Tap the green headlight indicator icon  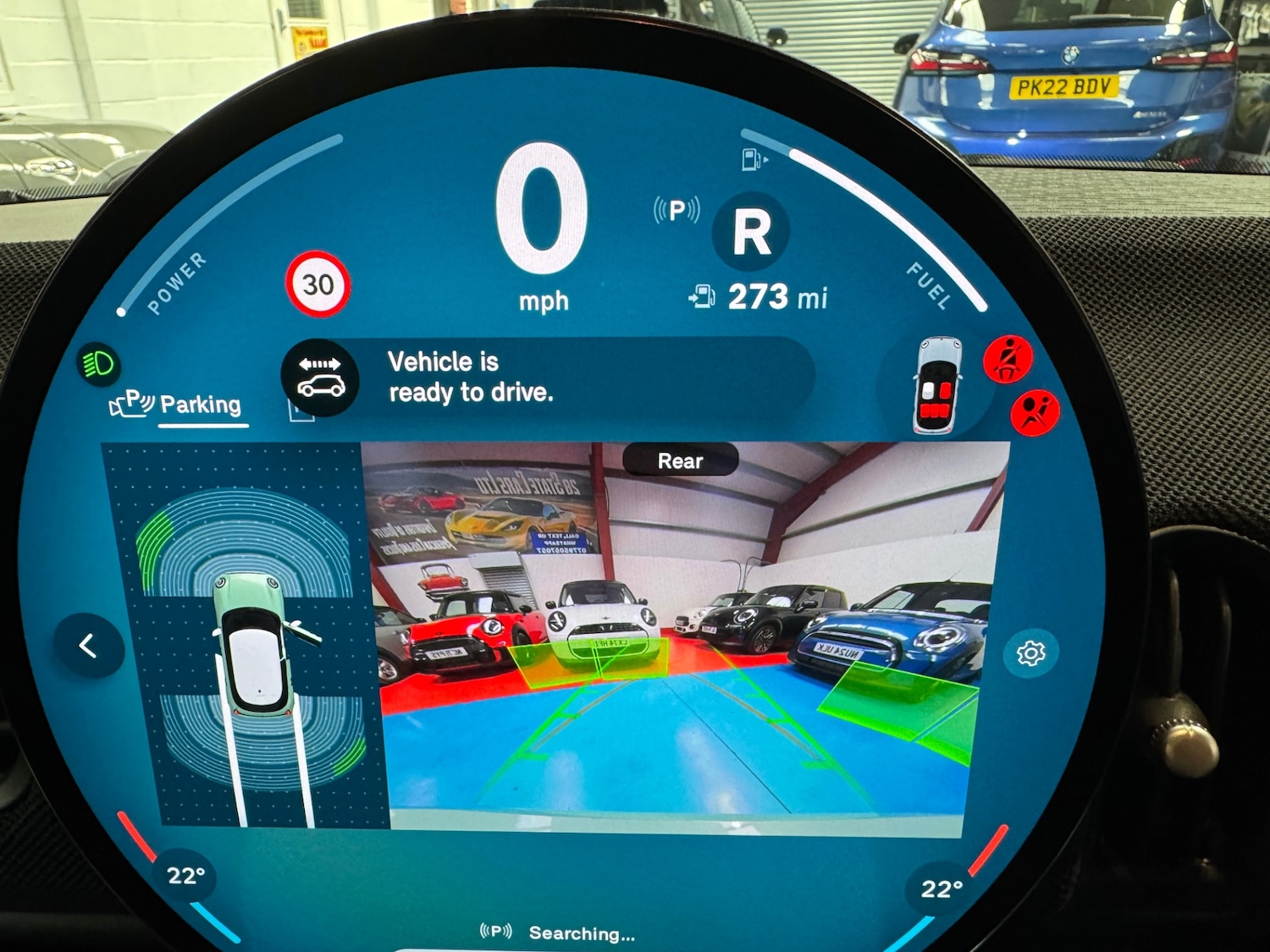coord(99,365)
